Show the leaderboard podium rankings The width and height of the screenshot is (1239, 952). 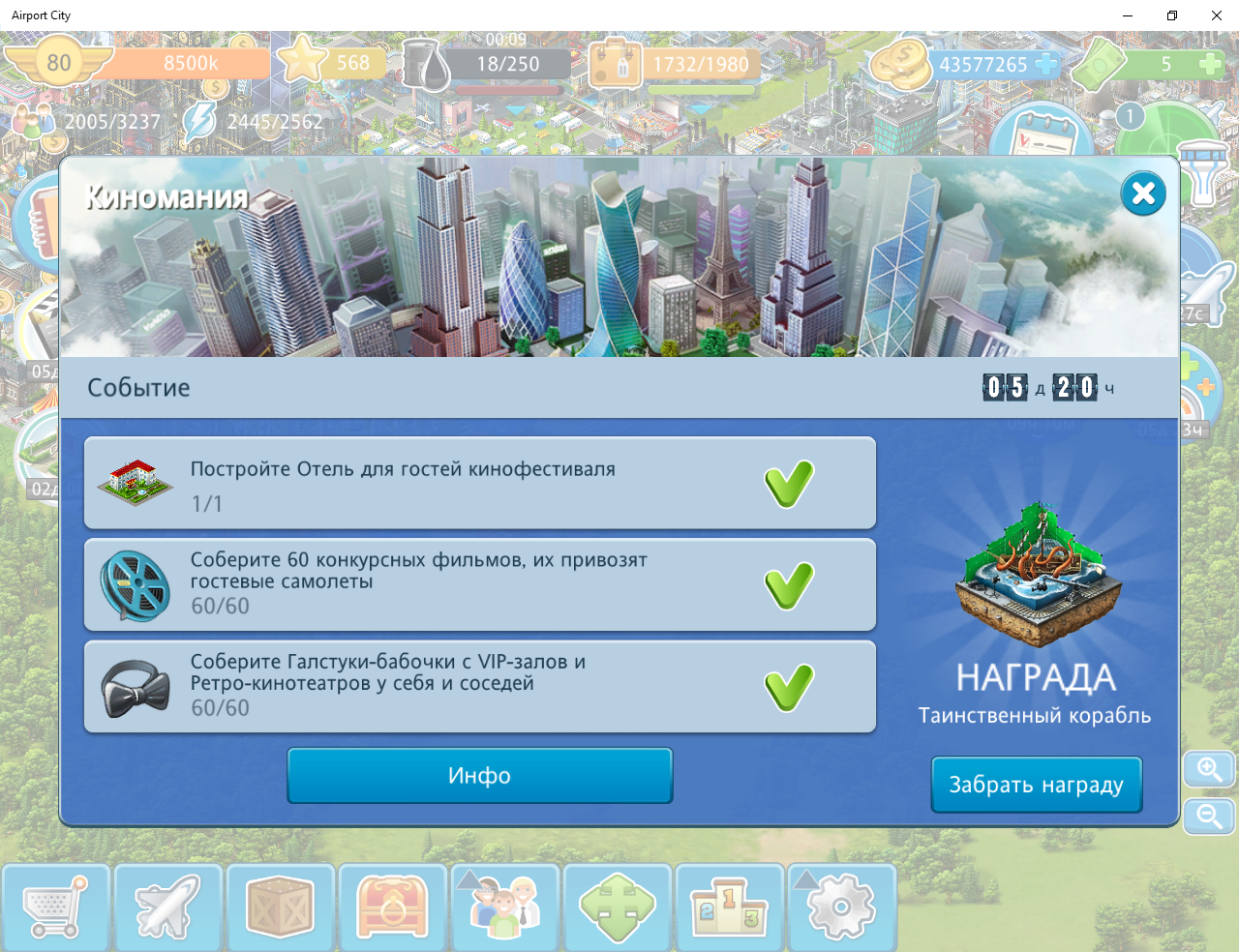click(x=729, y=907)
